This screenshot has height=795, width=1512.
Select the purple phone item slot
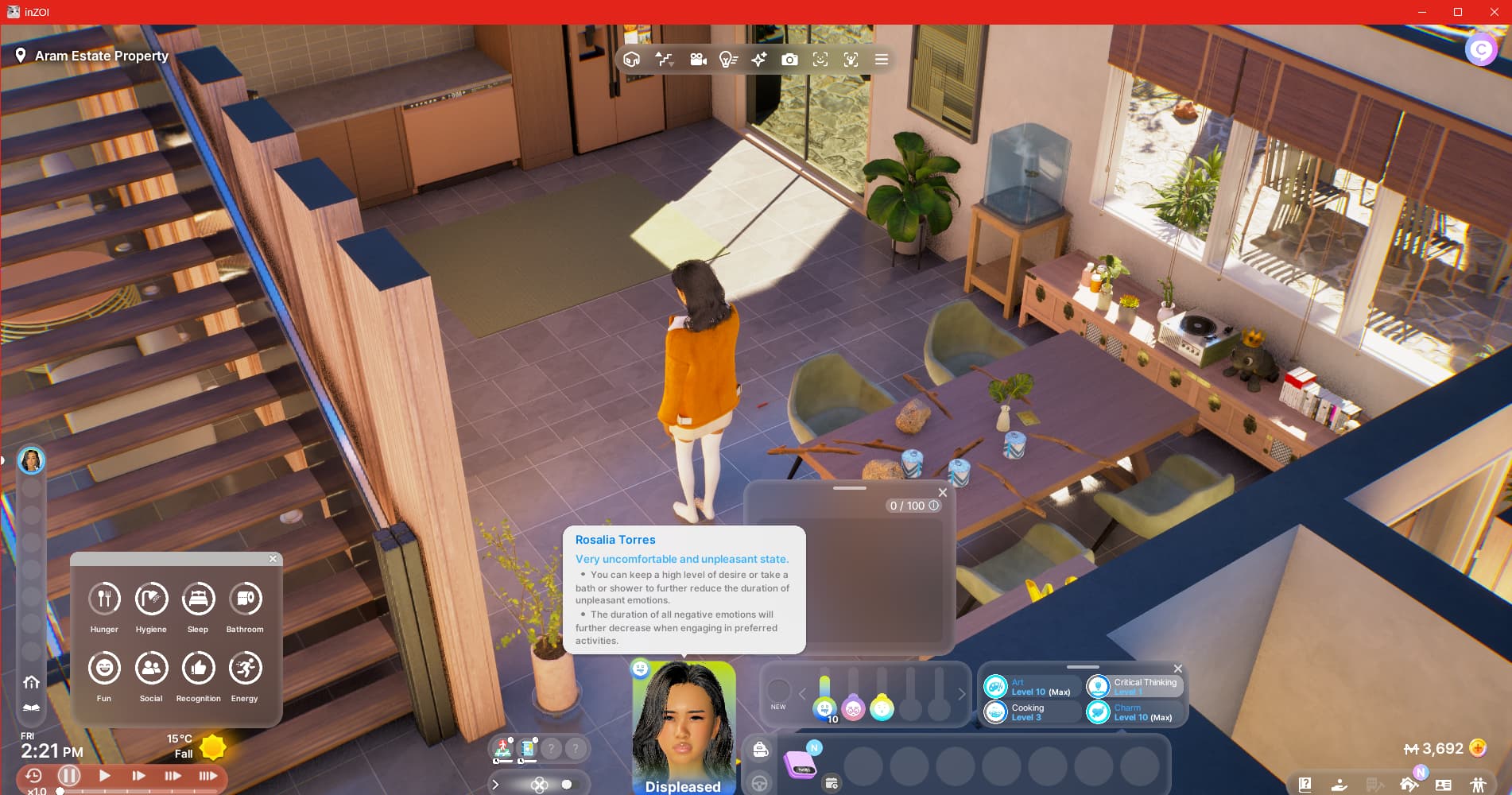pos(801,765)
